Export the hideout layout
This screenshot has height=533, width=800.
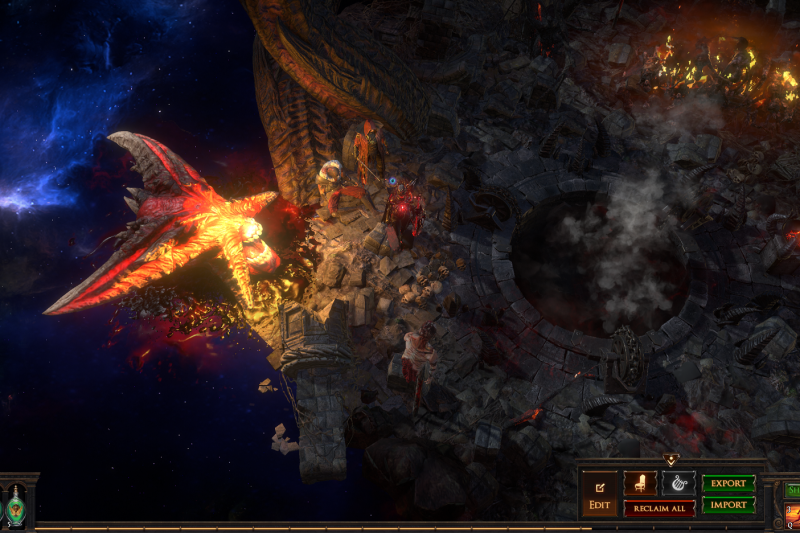click(728, 483)
